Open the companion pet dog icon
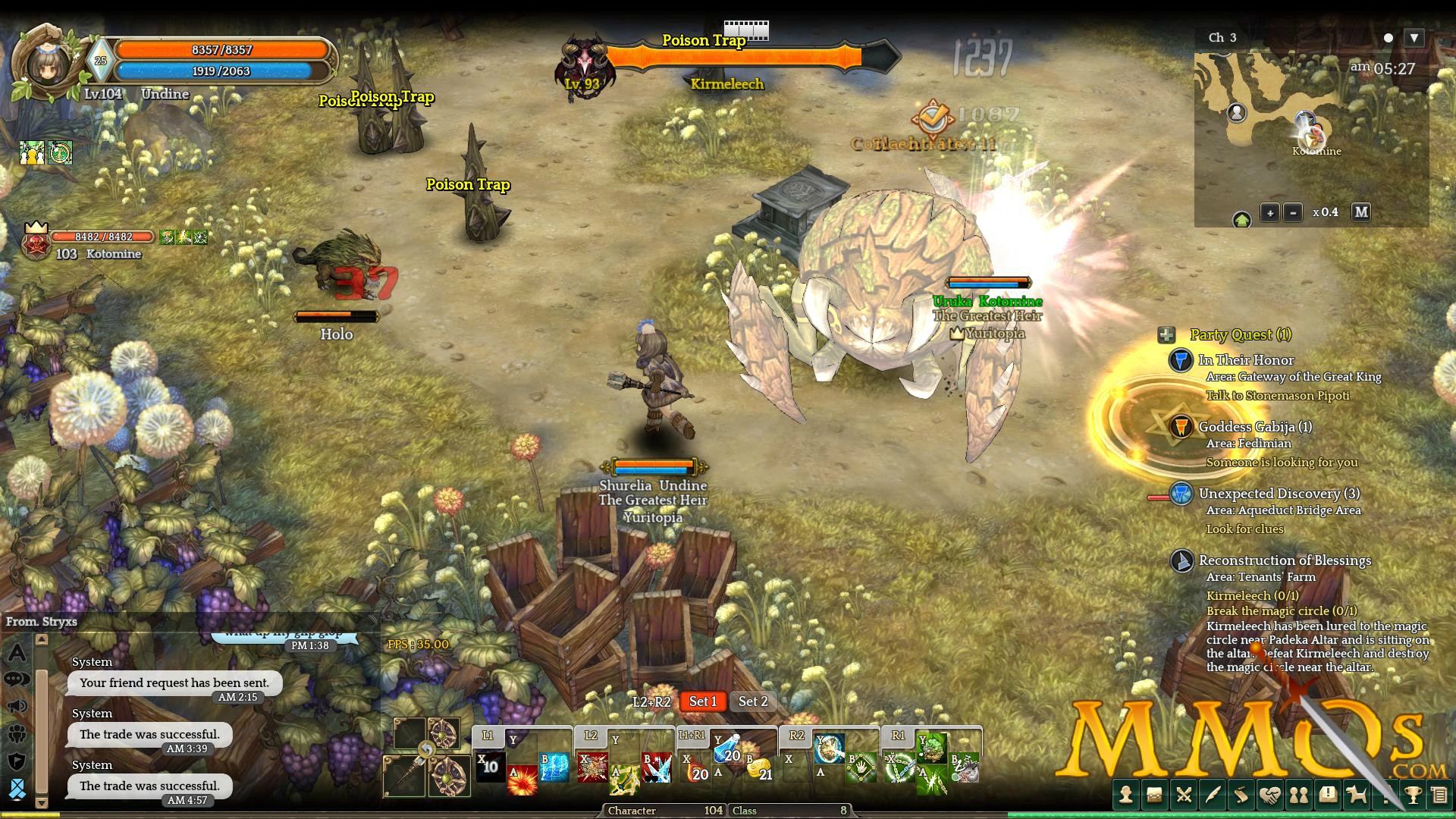This screenshot has height=819, width=1456. 1357,795
